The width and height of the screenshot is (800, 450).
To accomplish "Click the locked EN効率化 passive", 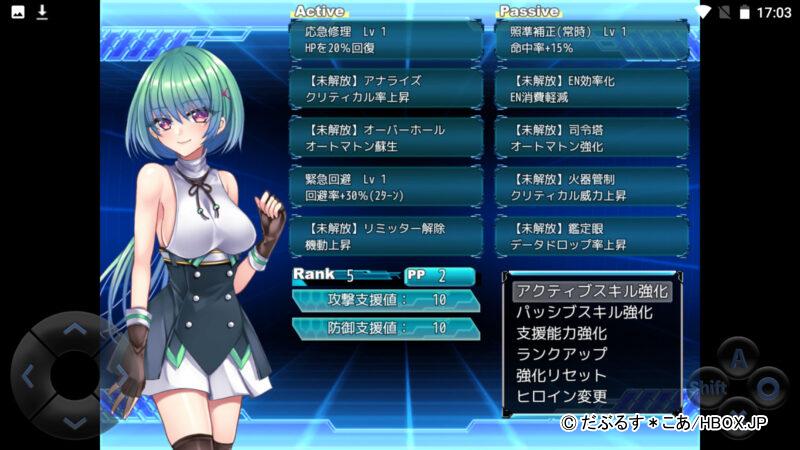I will [593, 89].
